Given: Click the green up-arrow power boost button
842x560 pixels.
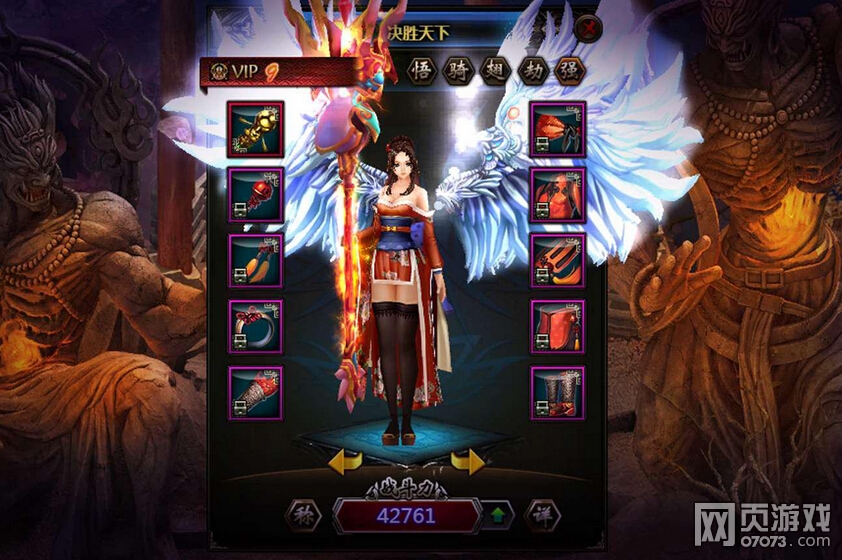Looking at the screenshot, I should click(497, 516).
